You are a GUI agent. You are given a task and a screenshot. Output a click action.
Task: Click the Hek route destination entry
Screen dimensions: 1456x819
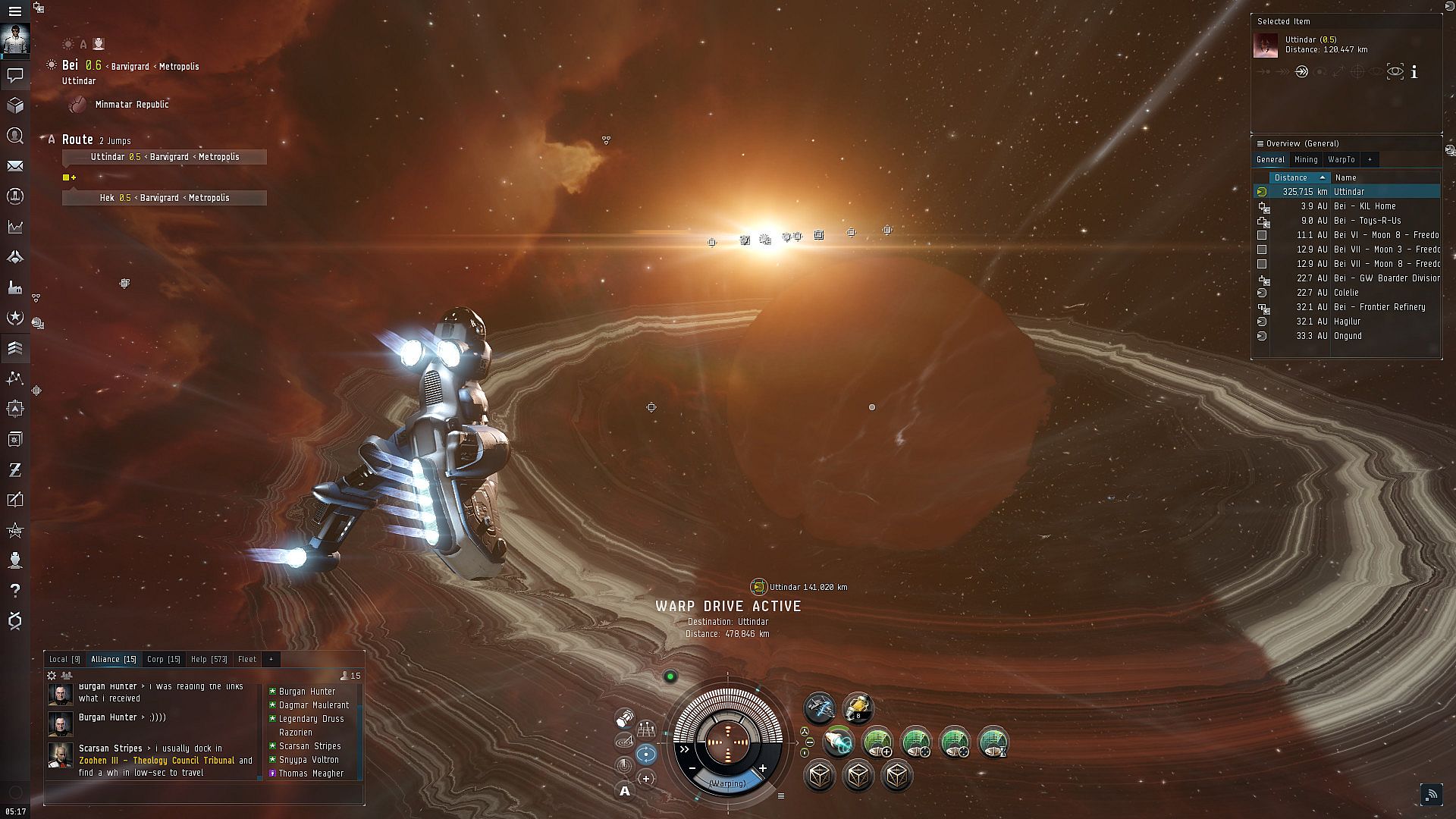pyautogui.click(x=165, y=198)
